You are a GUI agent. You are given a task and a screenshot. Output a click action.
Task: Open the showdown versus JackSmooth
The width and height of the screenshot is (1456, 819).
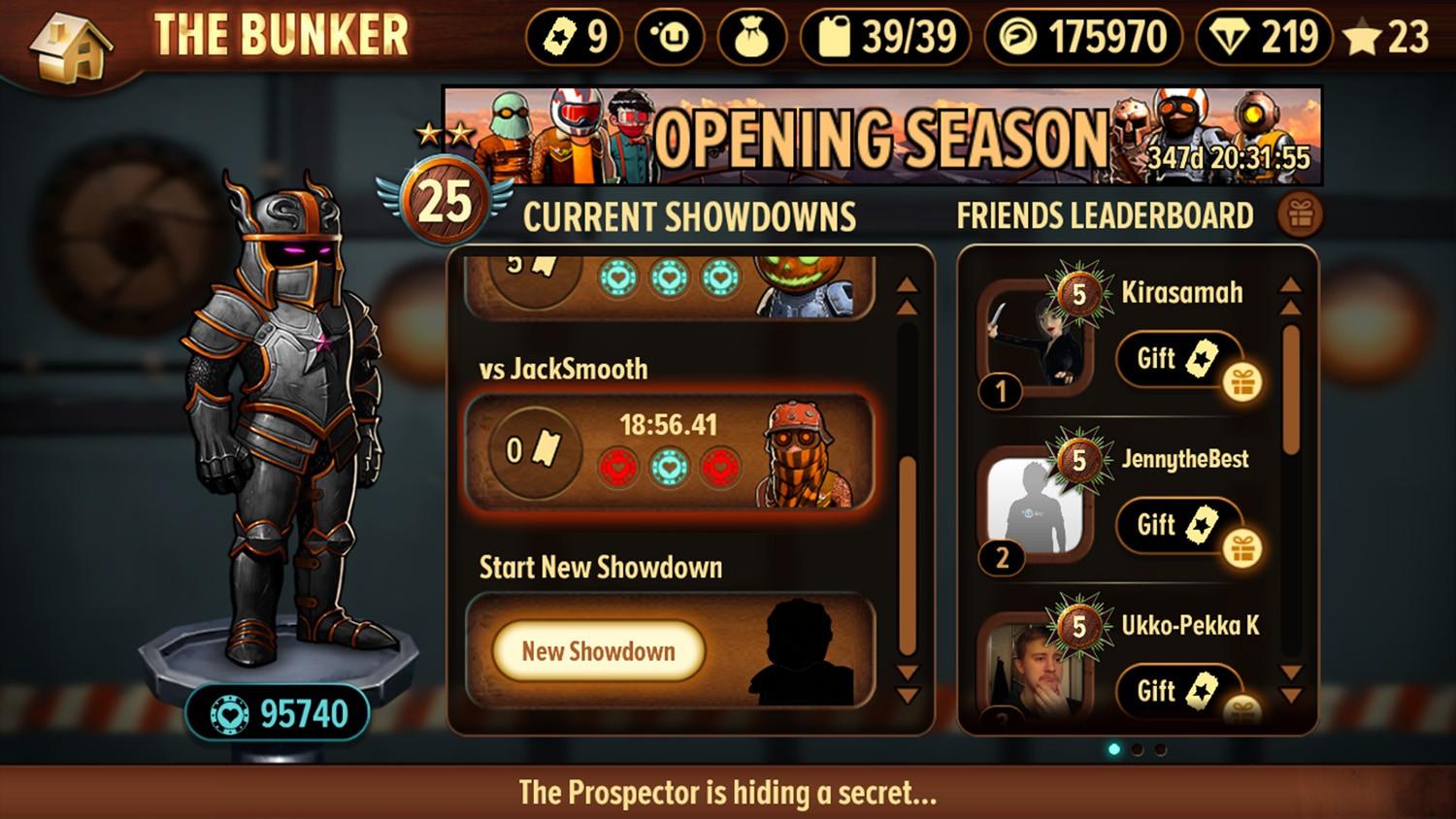[670, 451]
